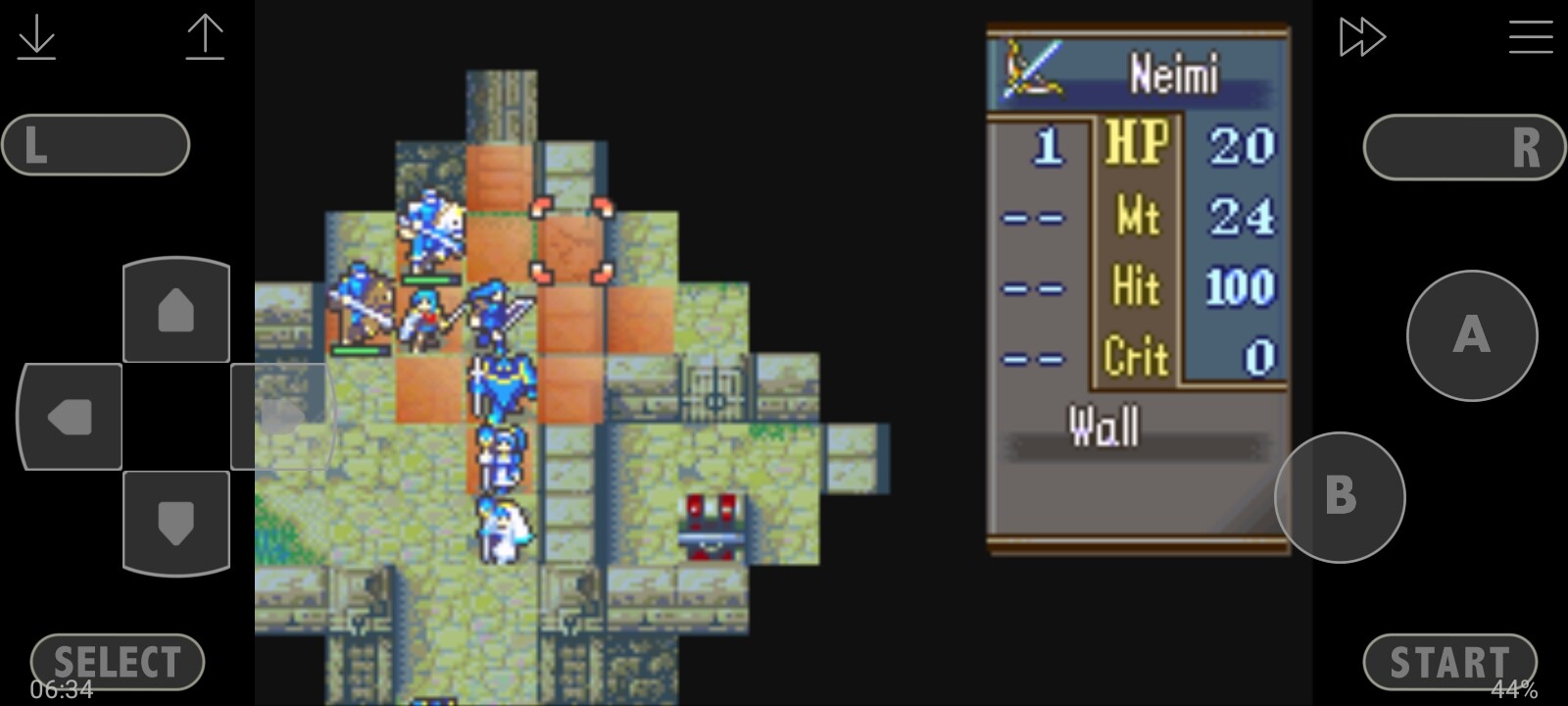Tap the L shoulder button
Screen dimensions: 1568x706
95,145
